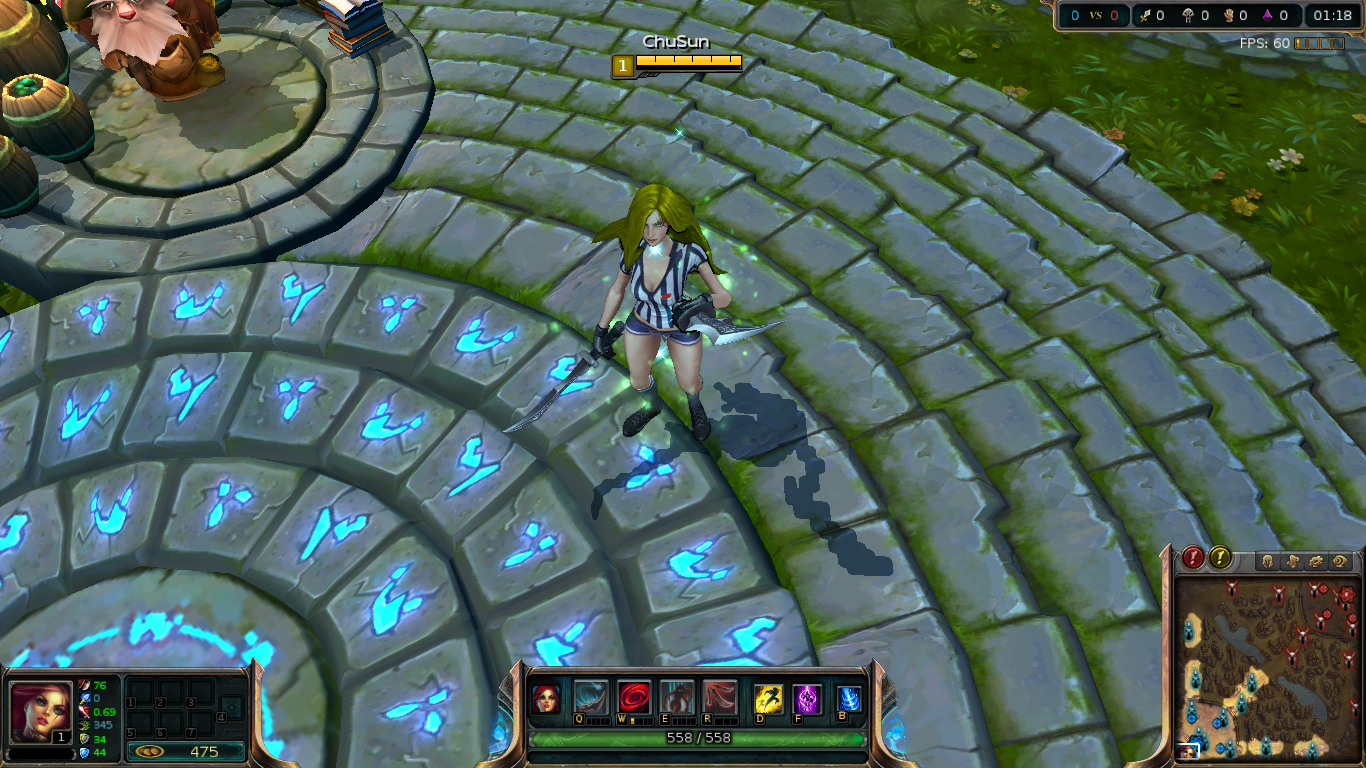The image size is (1366, 768).
Task: Toggle the swirl camera option above the minimap
Action: [1341, 560]
